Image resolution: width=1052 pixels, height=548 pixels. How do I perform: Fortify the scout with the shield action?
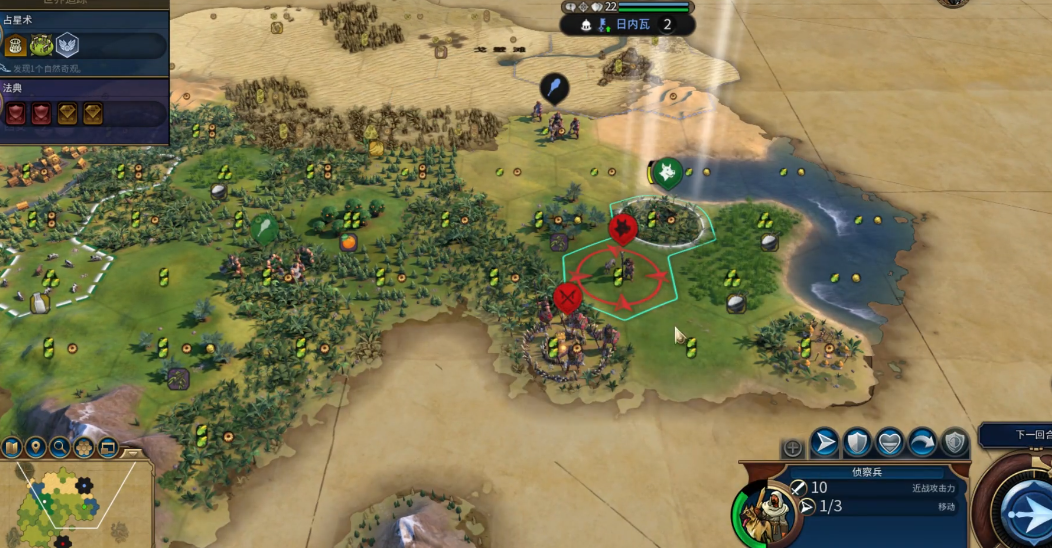[857, 442]
